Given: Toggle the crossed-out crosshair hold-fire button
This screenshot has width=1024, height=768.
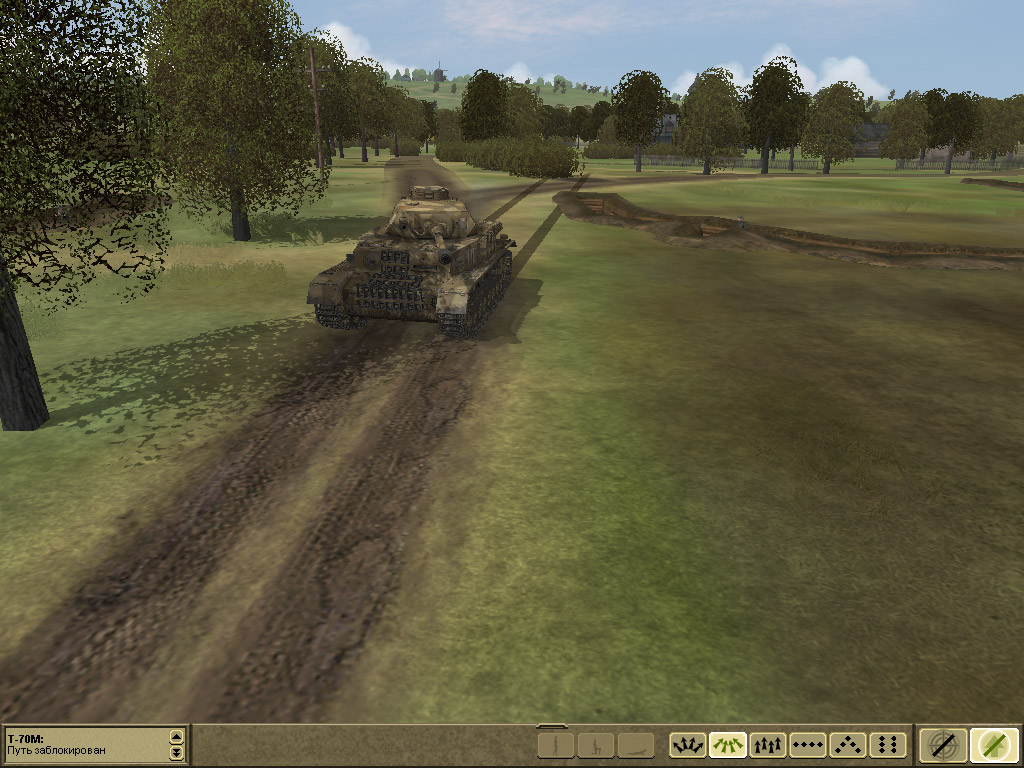Looking at the screenshot, I should (x=943, y=745).
